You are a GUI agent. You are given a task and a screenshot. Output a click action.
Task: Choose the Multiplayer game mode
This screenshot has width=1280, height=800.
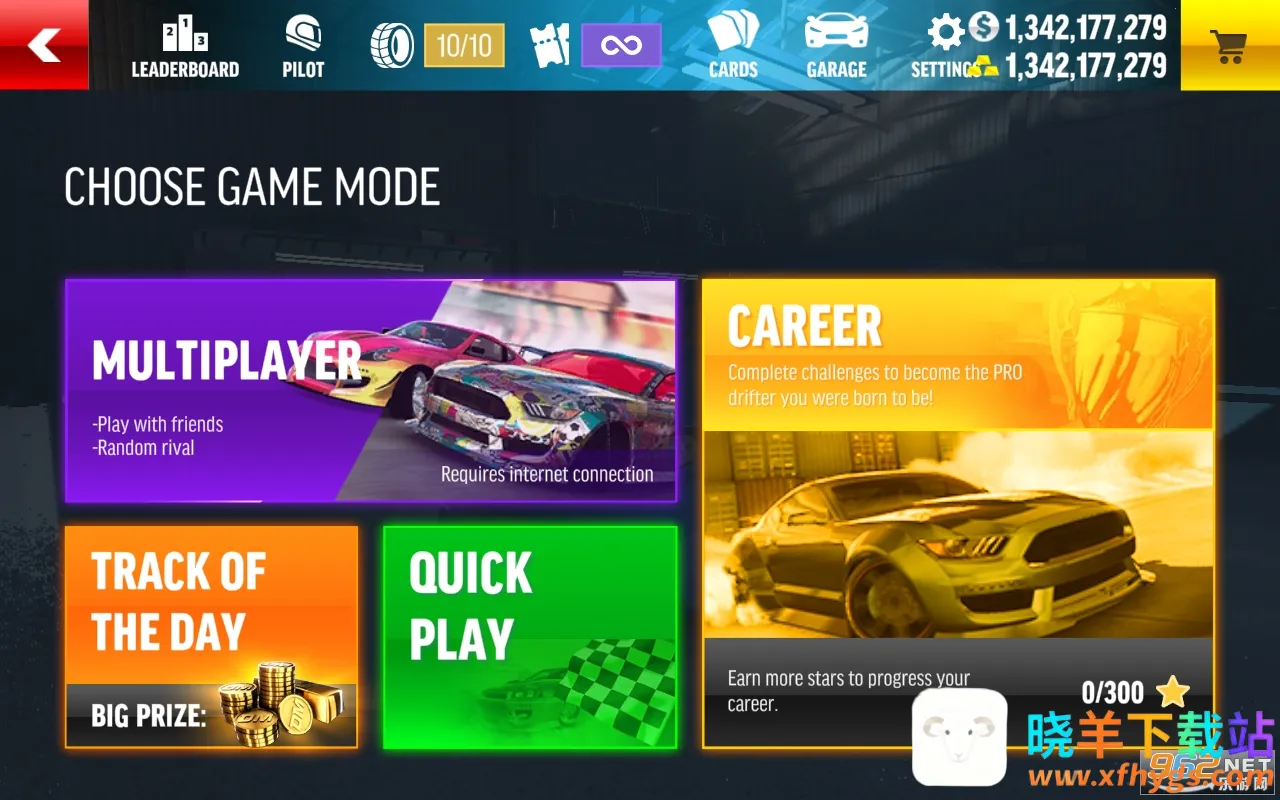click(370, 390)
